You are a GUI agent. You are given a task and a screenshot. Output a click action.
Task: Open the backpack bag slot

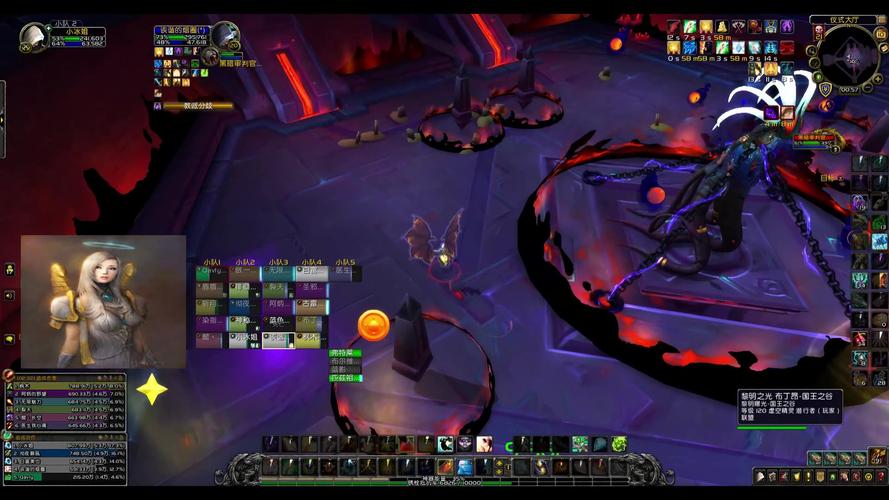[x=878, y=458]
